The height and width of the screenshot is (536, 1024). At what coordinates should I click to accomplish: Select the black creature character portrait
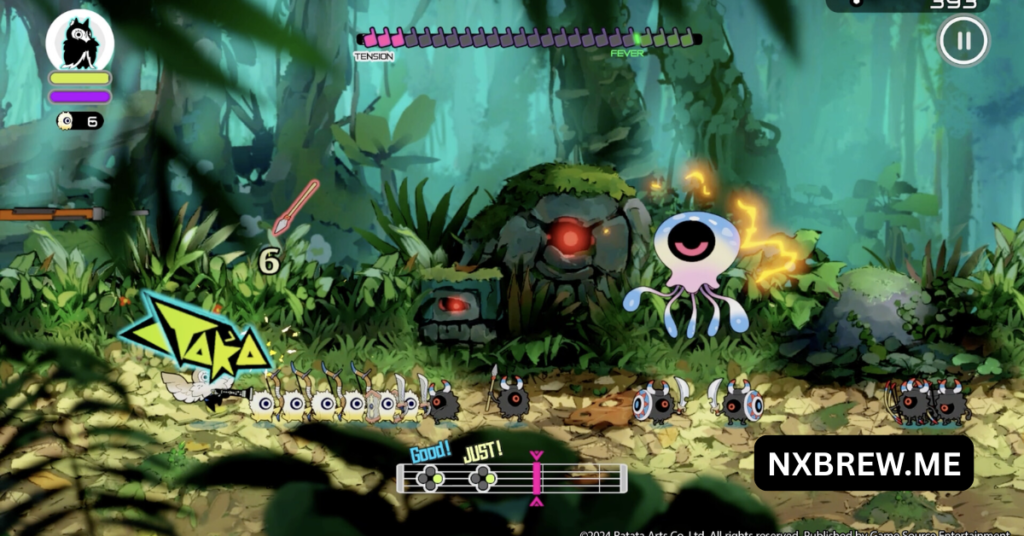tap(80, 41)
